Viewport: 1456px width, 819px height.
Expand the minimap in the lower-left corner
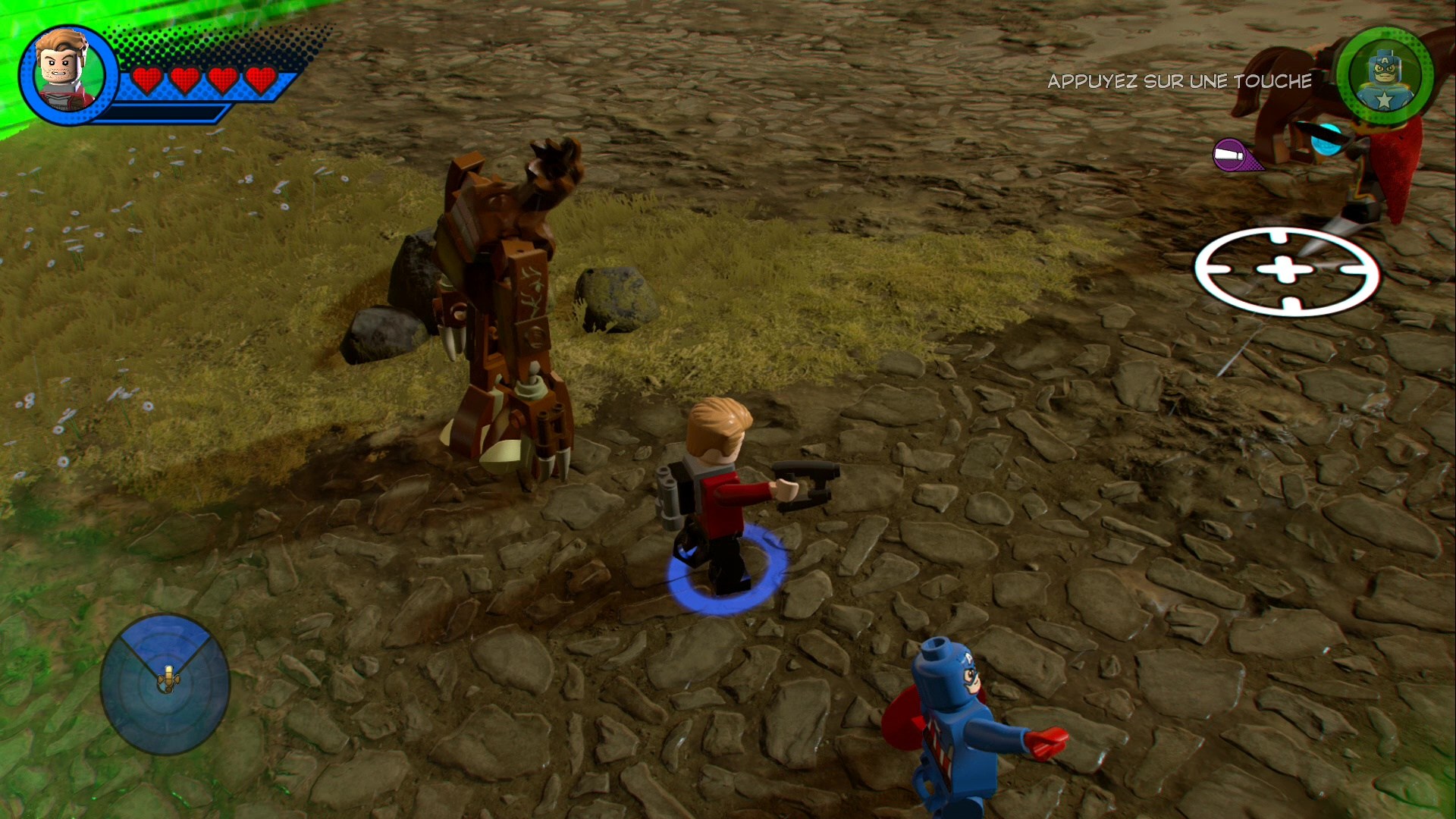point(165,686)
